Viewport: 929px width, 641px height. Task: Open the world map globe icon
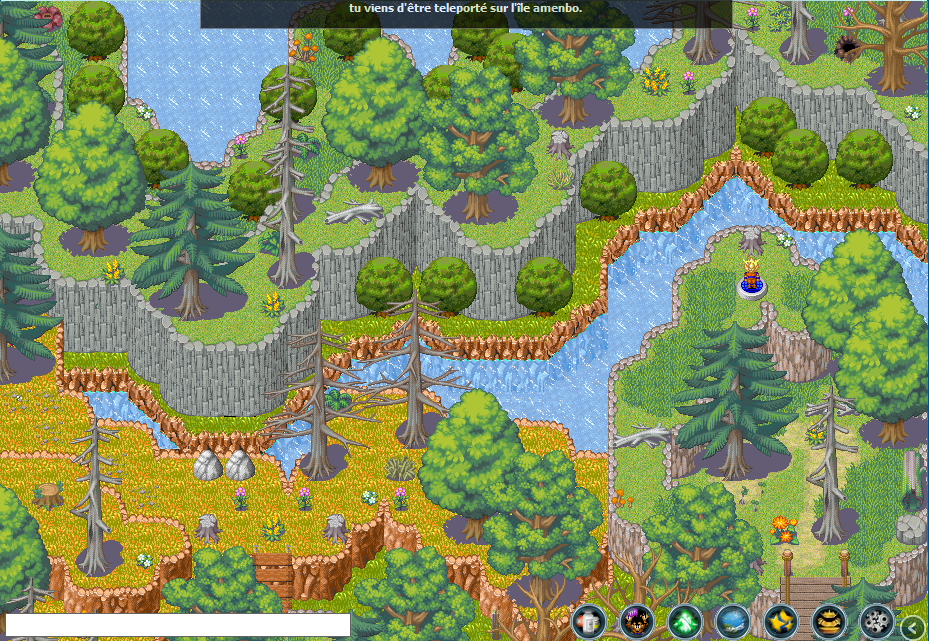click(x=733, y=621)
